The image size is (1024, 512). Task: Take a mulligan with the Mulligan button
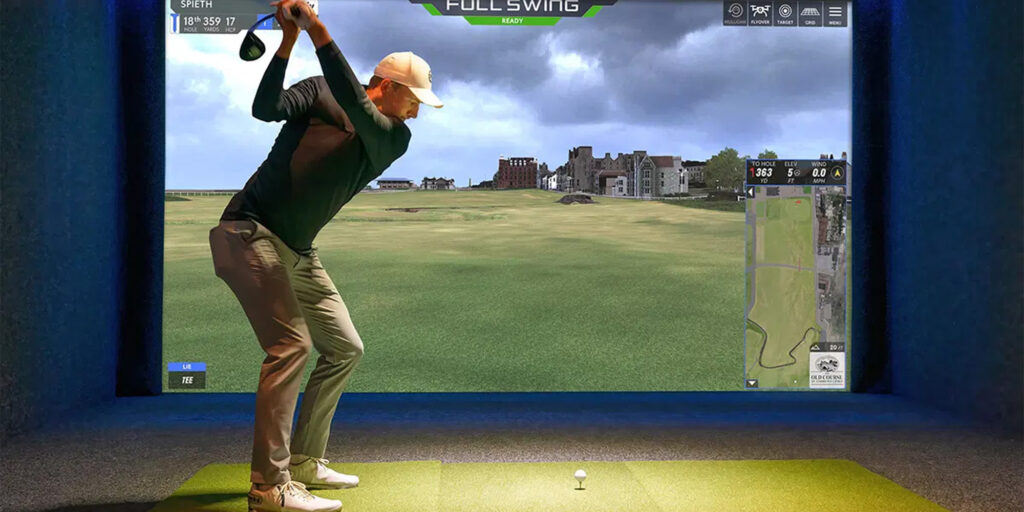pyautogui.click(x=735, y=14)
